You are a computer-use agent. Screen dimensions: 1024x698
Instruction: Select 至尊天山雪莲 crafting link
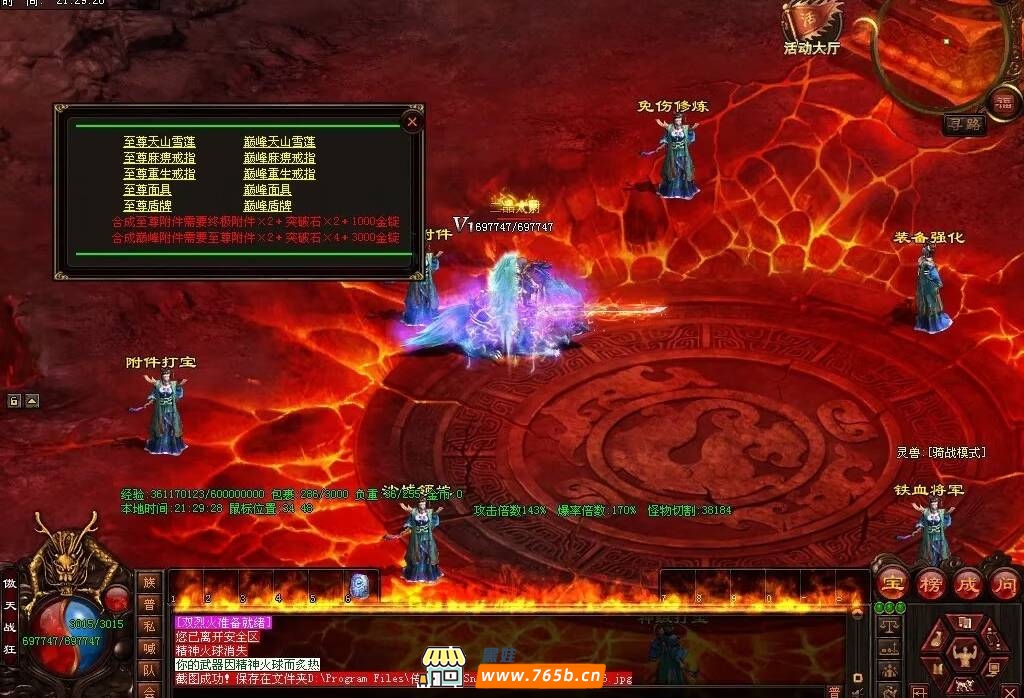tap(159, 142)
